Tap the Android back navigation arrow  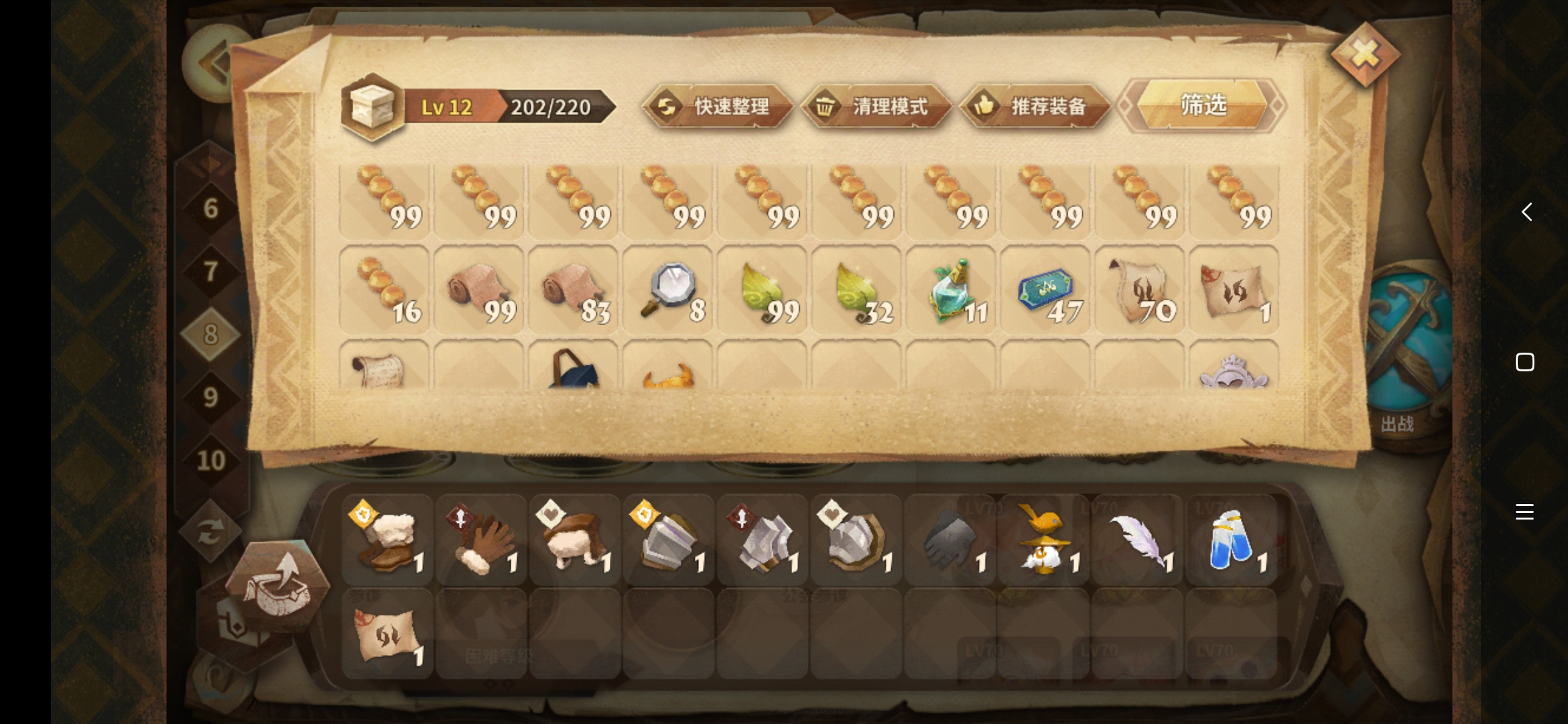pyautogui.click(x=1526, y=212)
